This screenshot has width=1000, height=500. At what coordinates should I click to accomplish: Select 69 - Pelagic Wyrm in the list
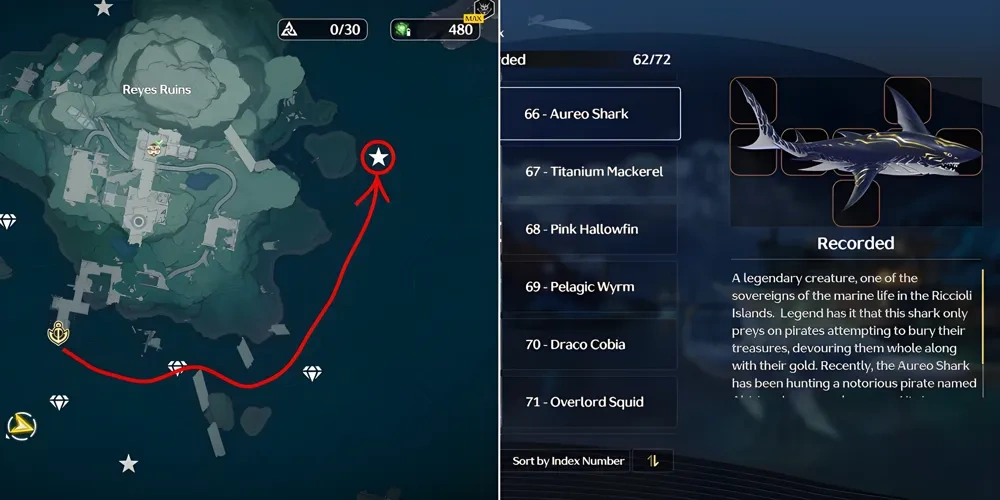[x=589, y=287]
